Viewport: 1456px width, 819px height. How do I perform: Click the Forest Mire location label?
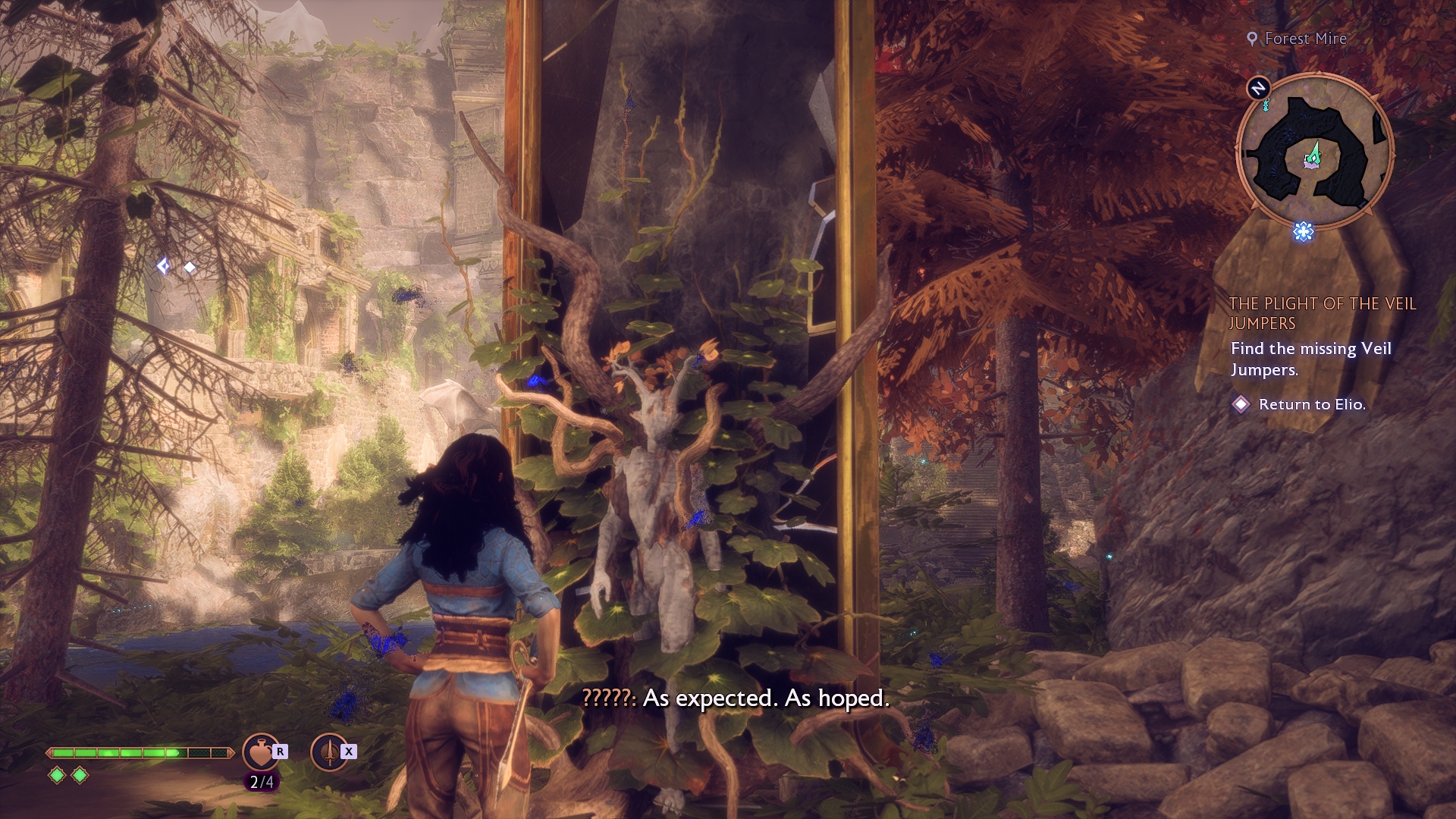point(1305,39)
